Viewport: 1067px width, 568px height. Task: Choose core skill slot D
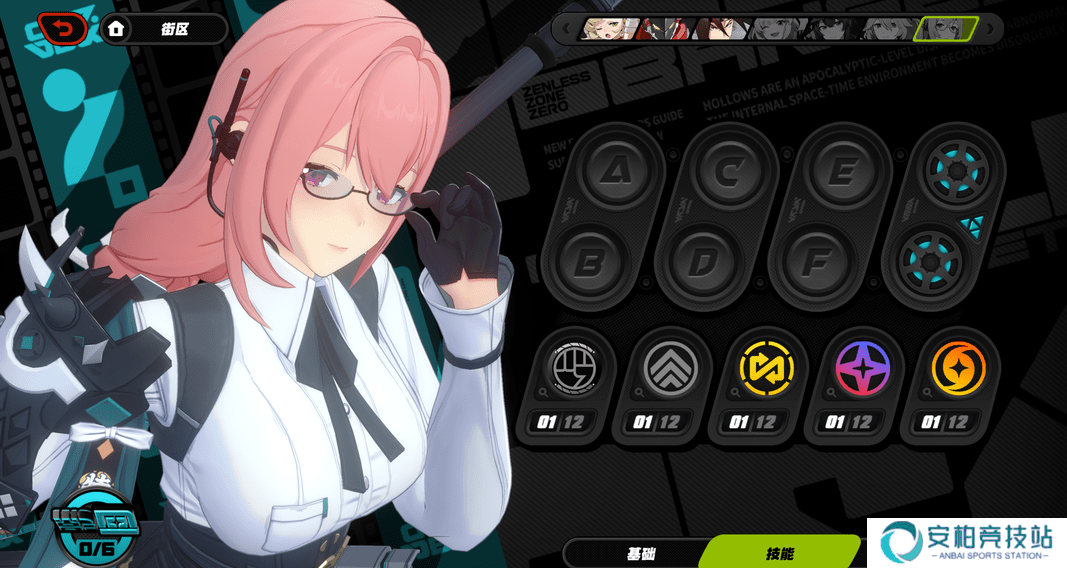[x=703, y=262]
